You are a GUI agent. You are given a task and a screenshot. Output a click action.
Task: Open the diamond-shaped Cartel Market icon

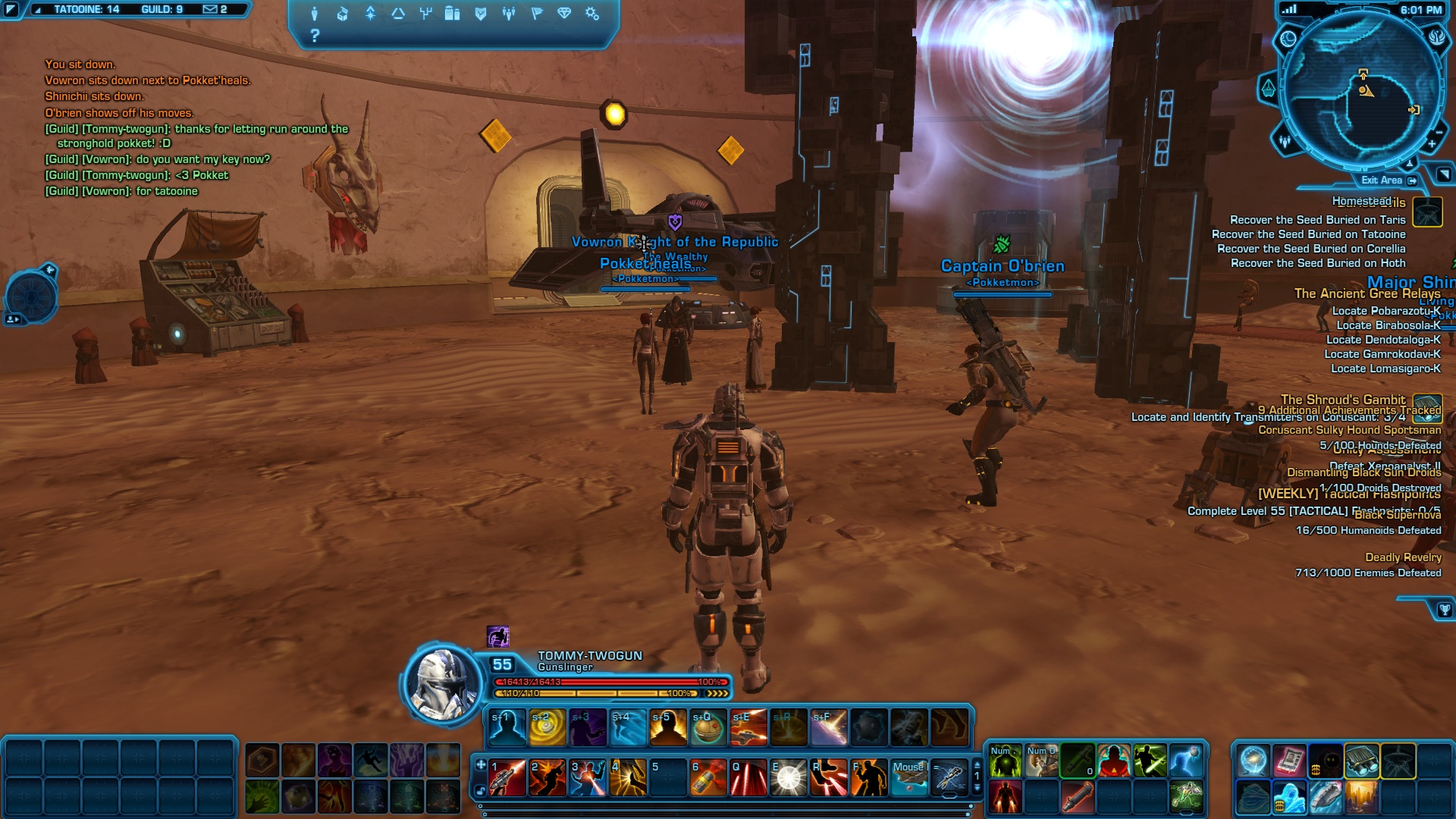(564, 14)
